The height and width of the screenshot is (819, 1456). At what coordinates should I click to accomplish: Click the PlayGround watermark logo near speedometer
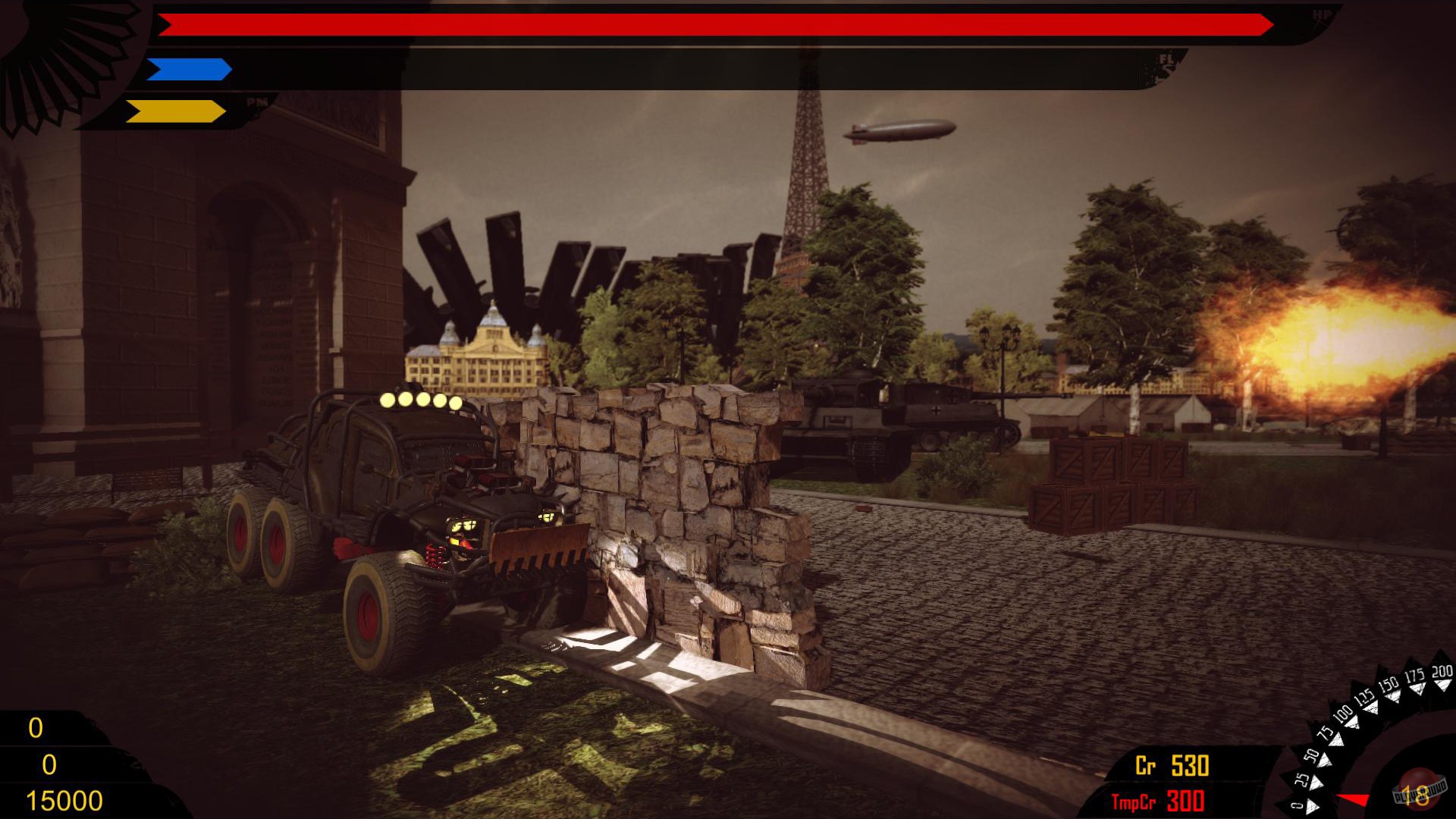point(1420,792)
